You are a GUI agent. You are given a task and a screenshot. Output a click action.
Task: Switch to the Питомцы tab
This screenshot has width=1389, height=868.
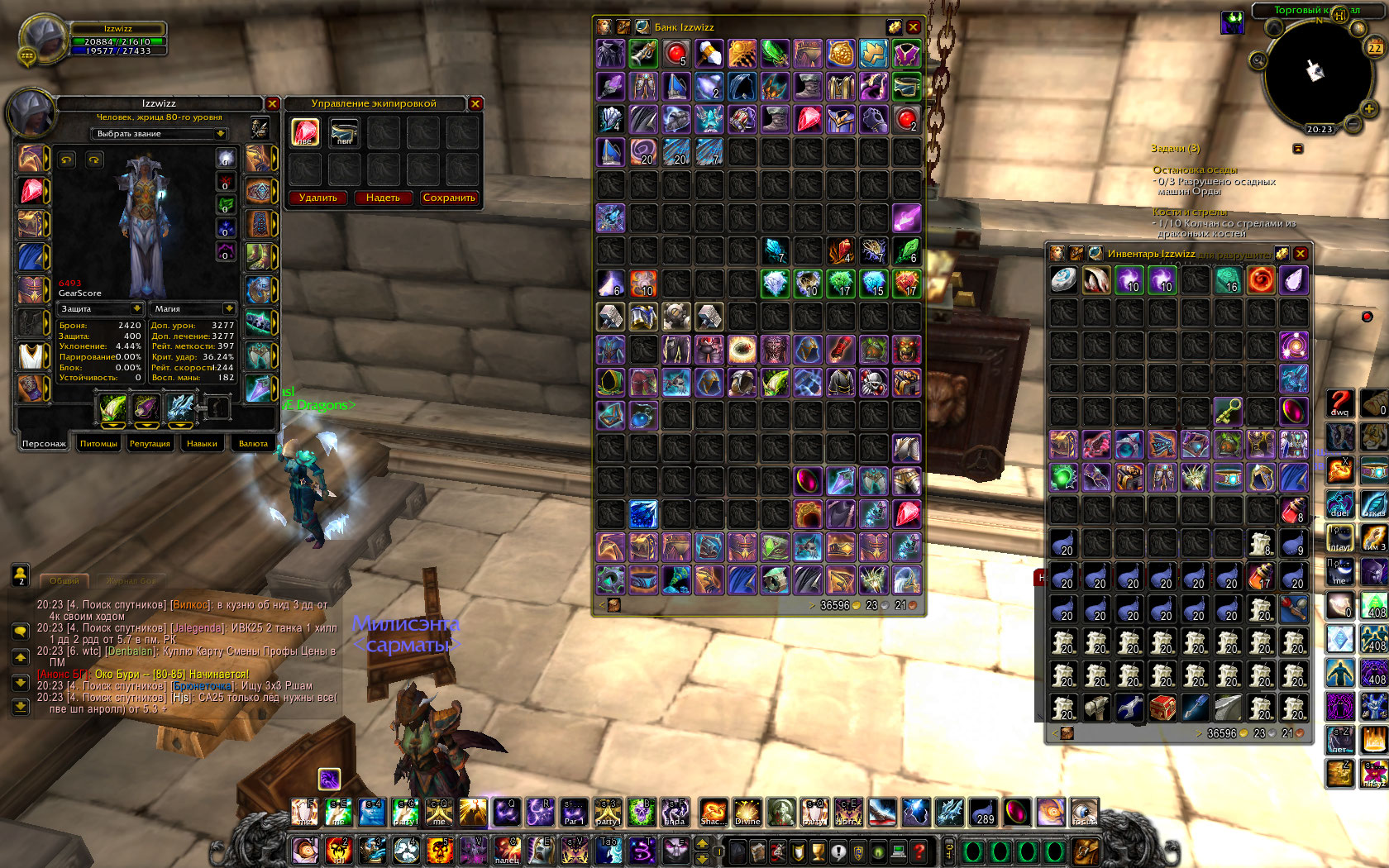point(98,444)
